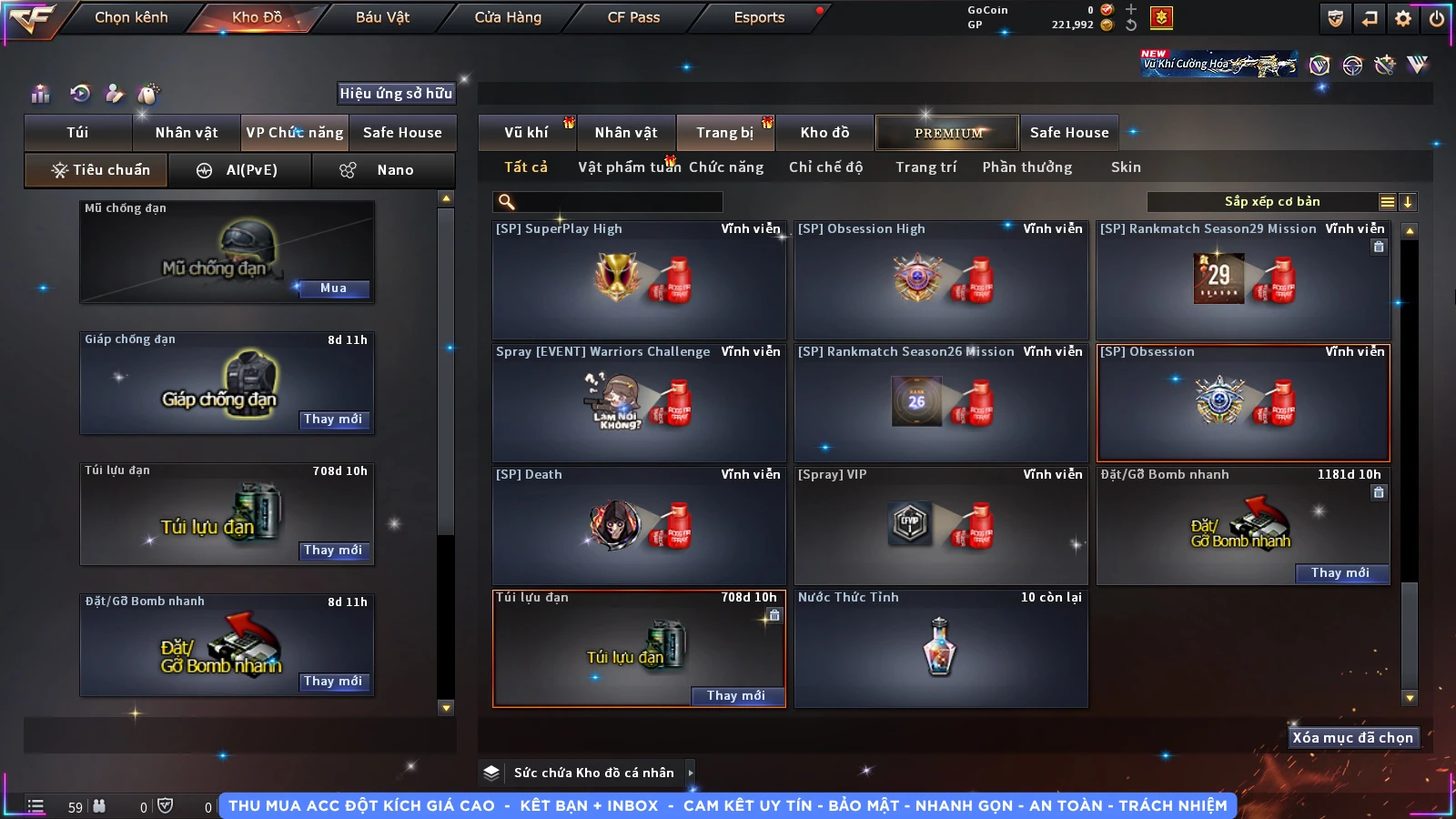Screen dimensions: 1456x819
Task: Go to the Báu Vật menu
Action: [x=382, y=17]
